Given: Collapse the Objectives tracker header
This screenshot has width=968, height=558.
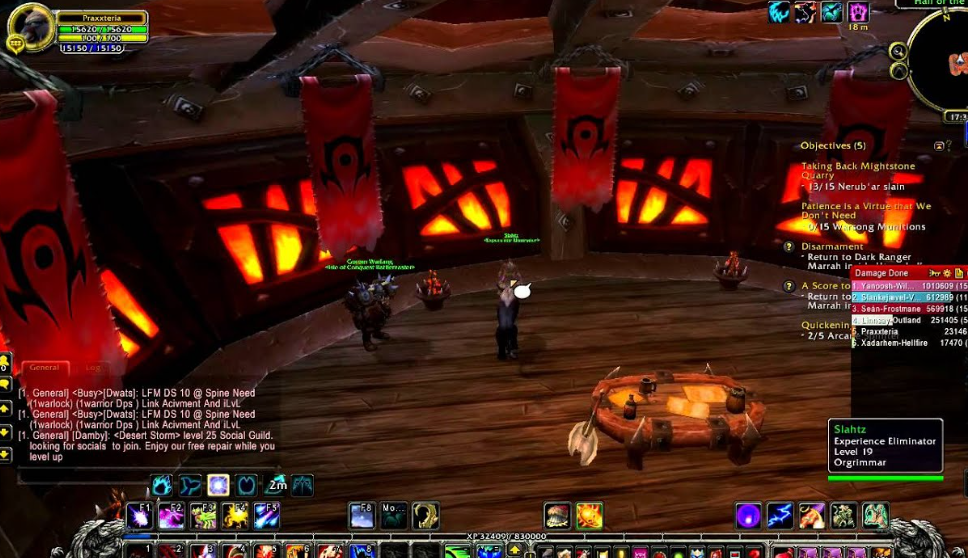Looking at the screenshot, I should coord(939,146).
